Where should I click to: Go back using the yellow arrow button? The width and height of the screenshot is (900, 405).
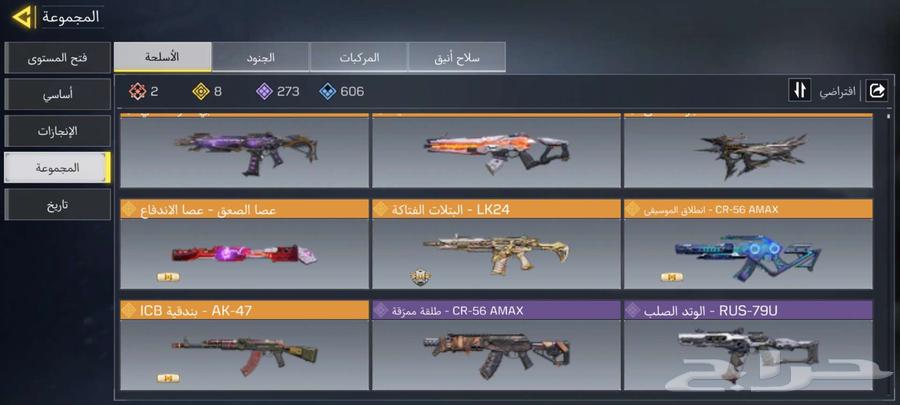click(x=19, y=17)
